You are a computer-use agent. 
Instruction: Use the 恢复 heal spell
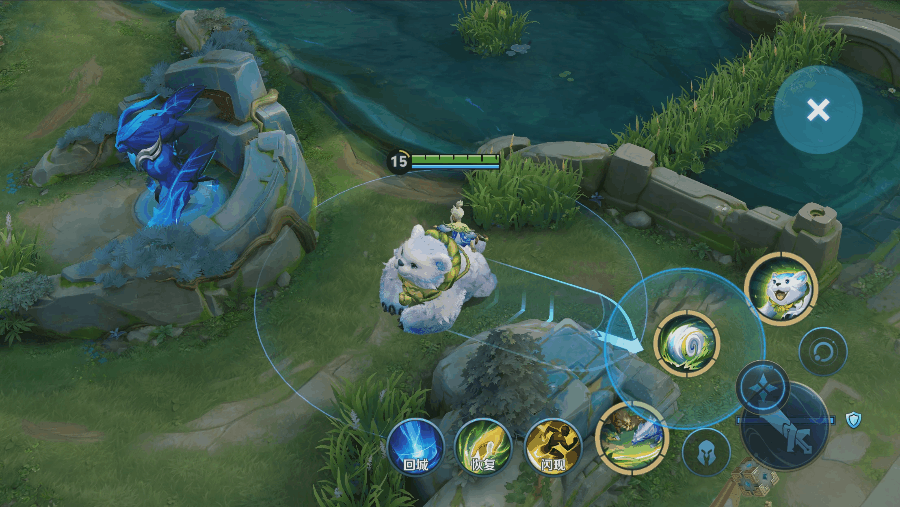click(483, 445)
